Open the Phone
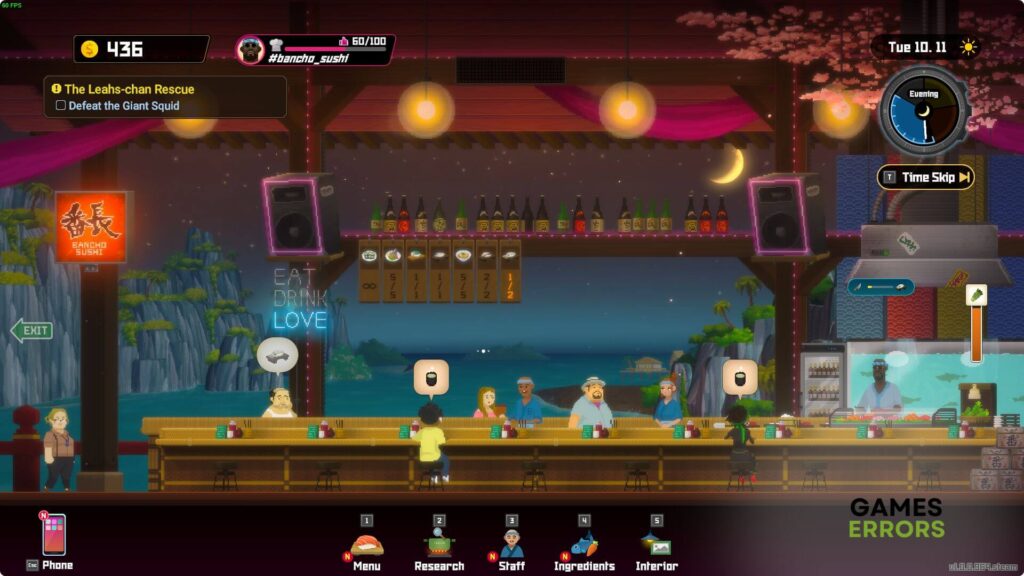Image resolution: width=1024 pixels, height=576 pixels. point(53,536)
